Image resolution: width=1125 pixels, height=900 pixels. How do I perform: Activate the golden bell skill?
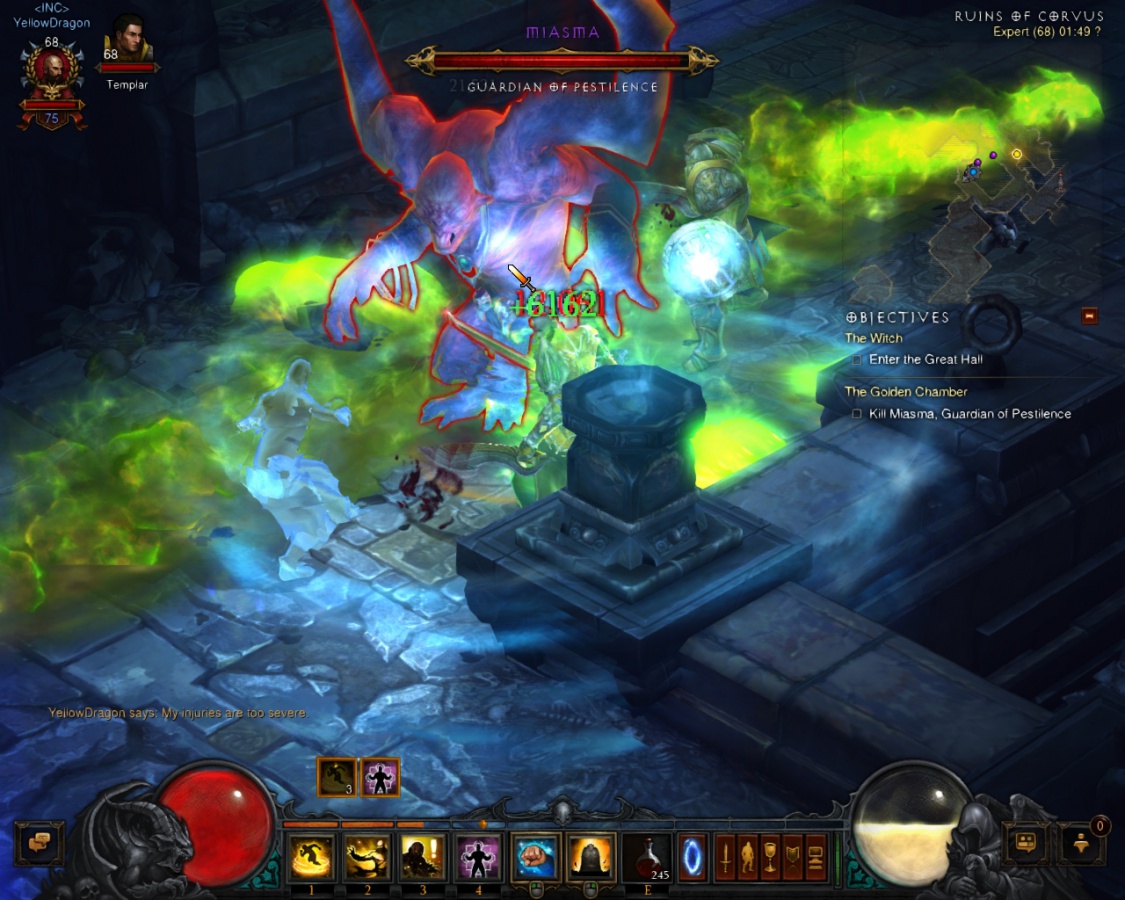(x=591, y=858)
